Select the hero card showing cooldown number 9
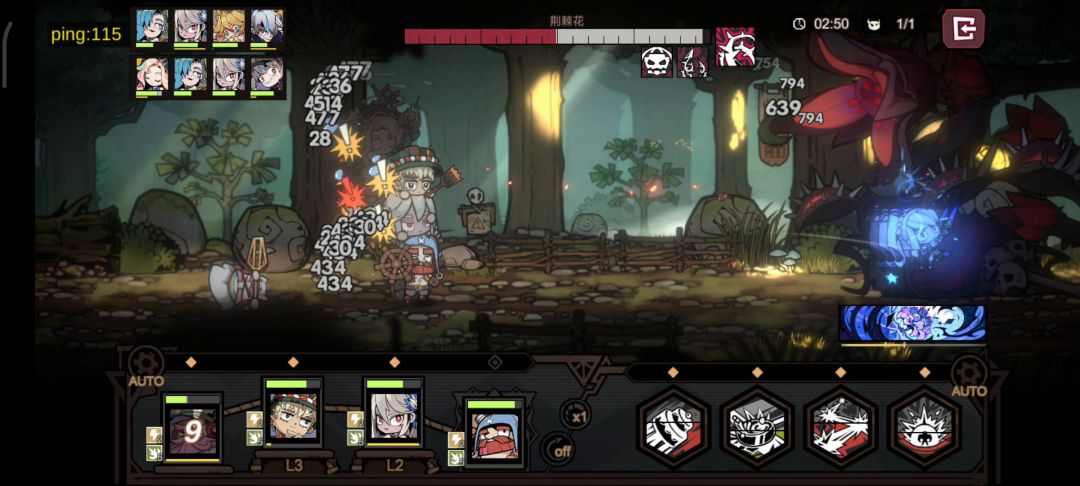The width and height of the screenshot is (1080, 486). tap(192, 428)
